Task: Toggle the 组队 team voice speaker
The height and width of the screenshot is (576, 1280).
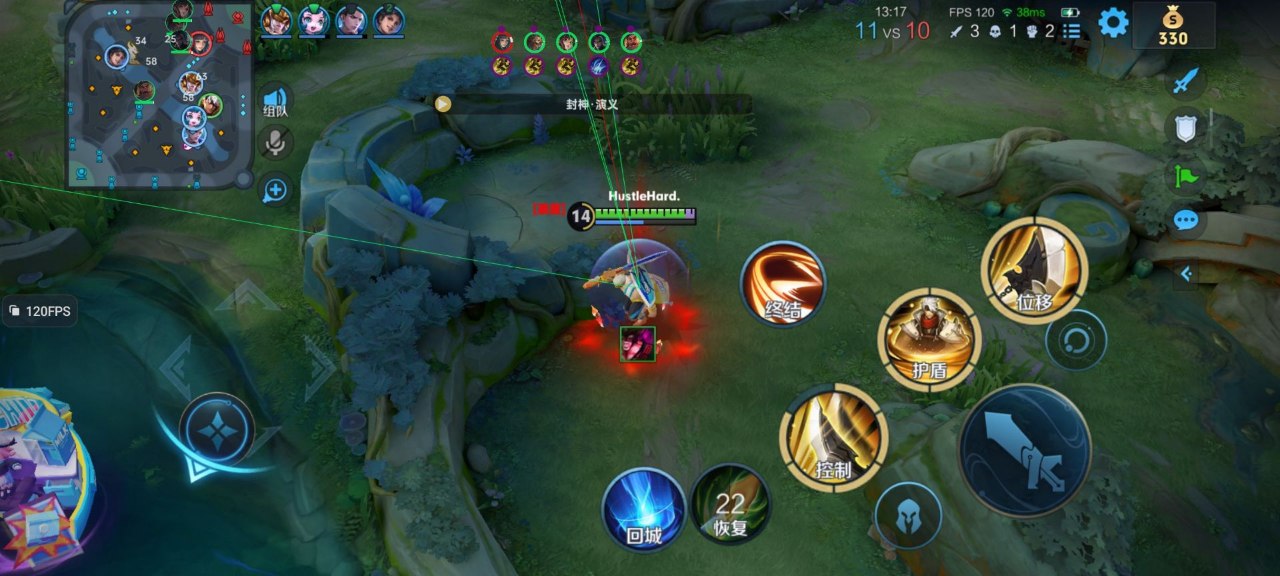Action: [275, 101]
